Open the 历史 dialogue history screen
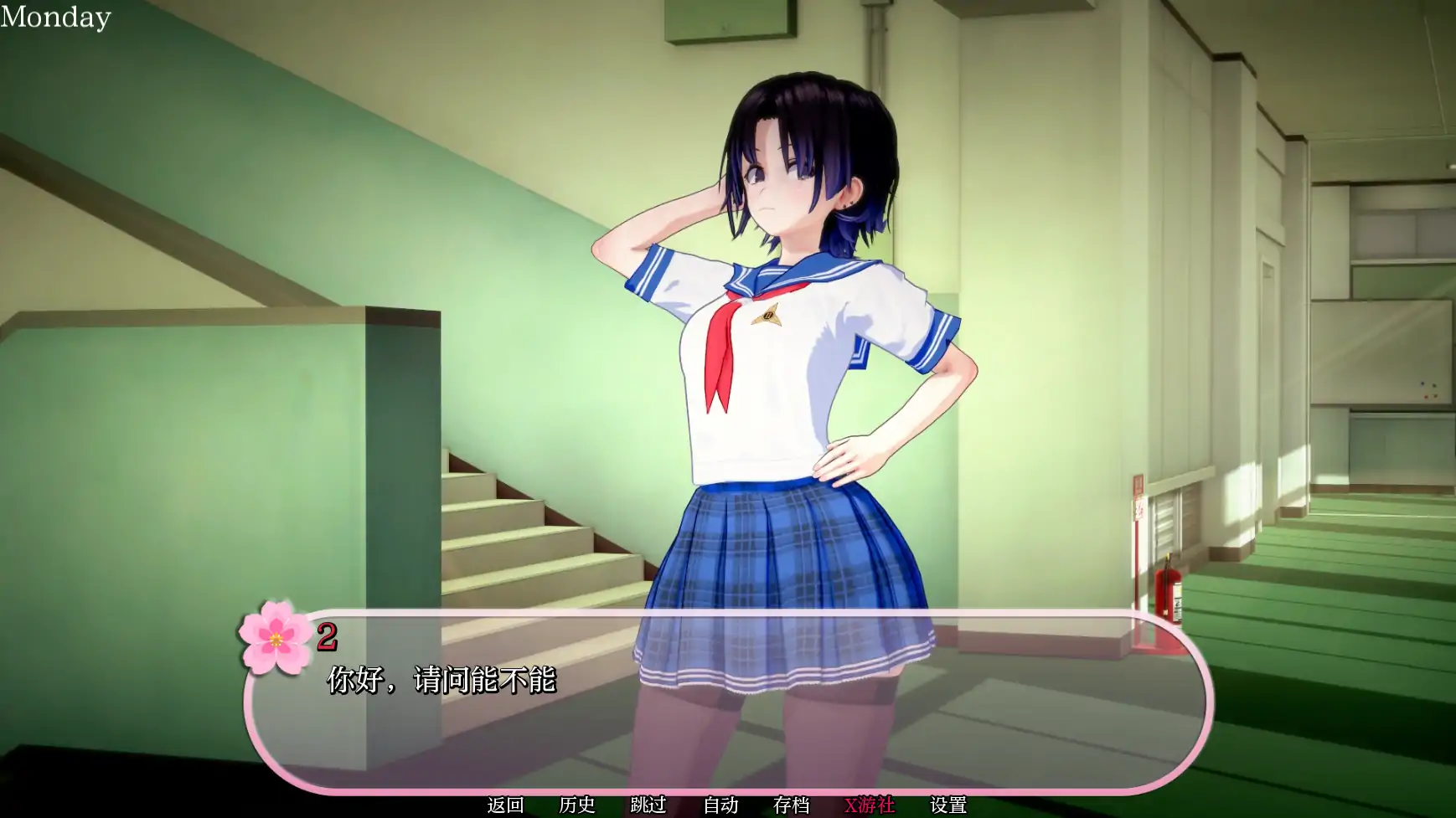This screenshot has width=1456, height=818. (577, 805)
